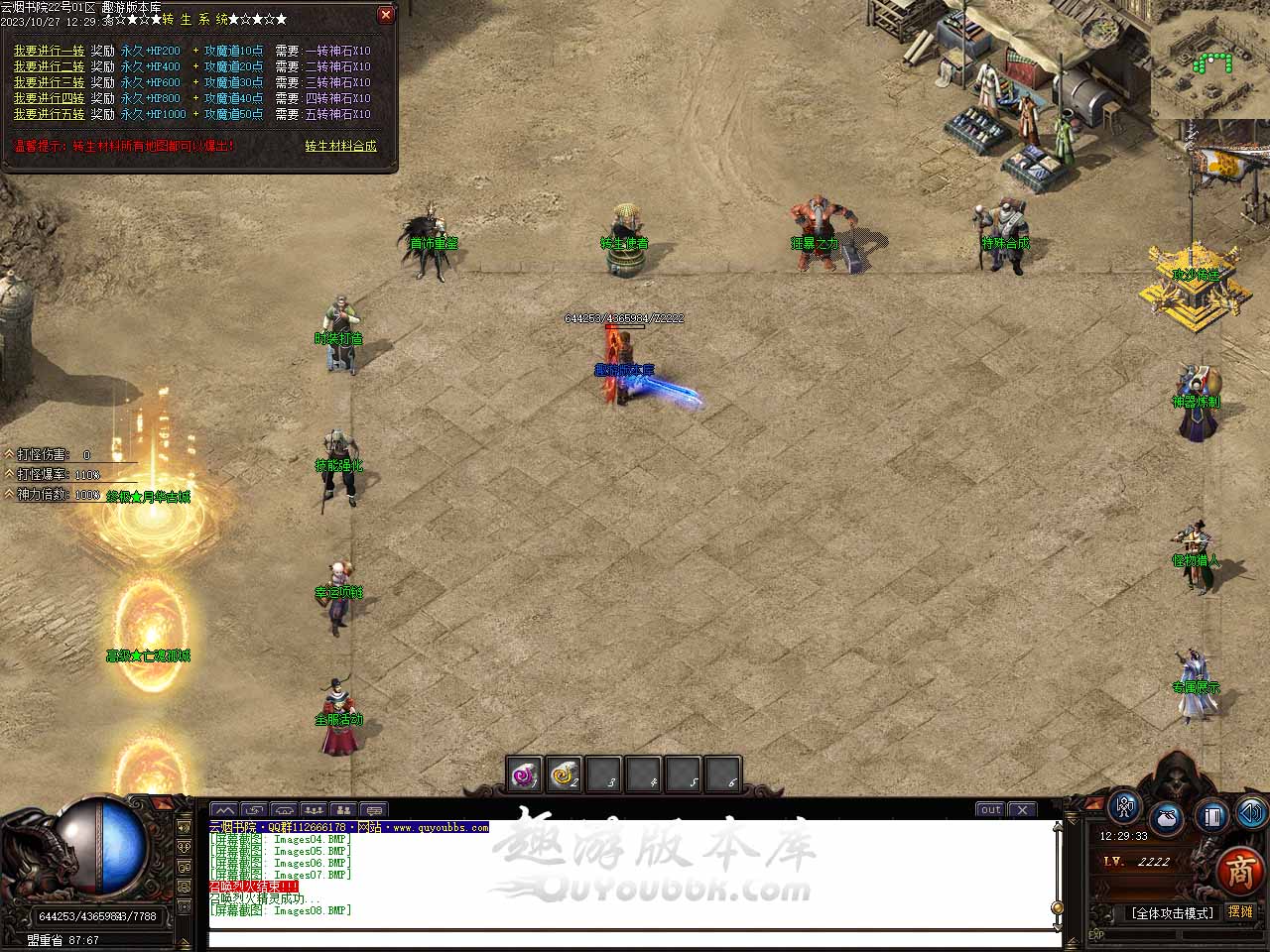Choose the third rebirth option 我要进行三转

49,82
